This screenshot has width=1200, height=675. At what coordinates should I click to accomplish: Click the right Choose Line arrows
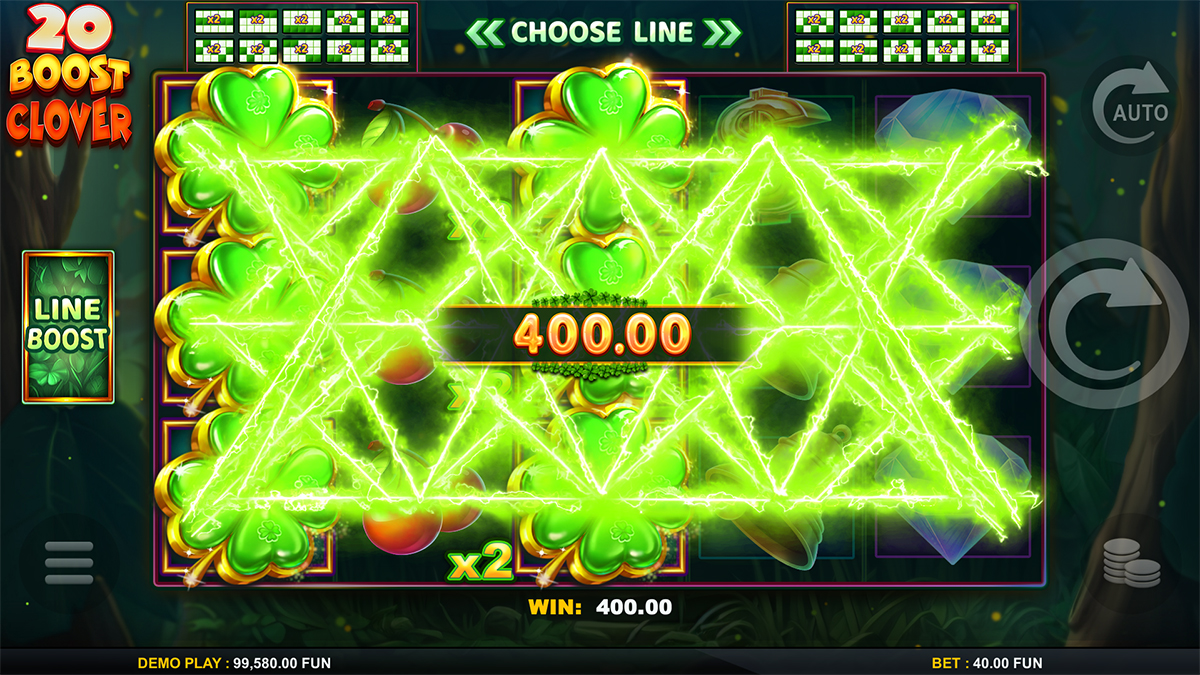point(722,33)
